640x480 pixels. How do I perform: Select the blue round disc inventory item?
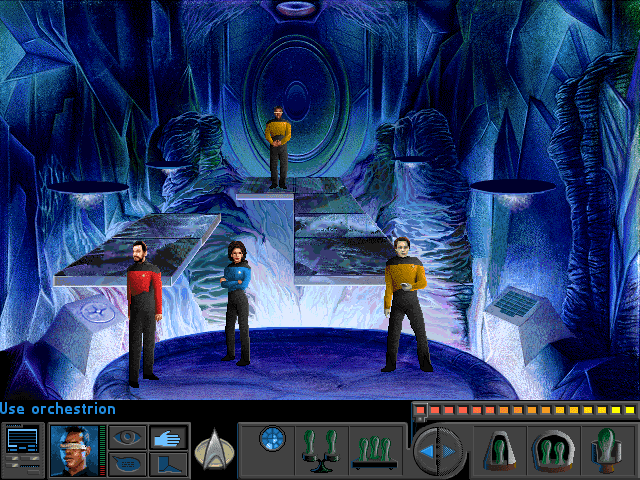pyautogui.click(x=272, y=438)
